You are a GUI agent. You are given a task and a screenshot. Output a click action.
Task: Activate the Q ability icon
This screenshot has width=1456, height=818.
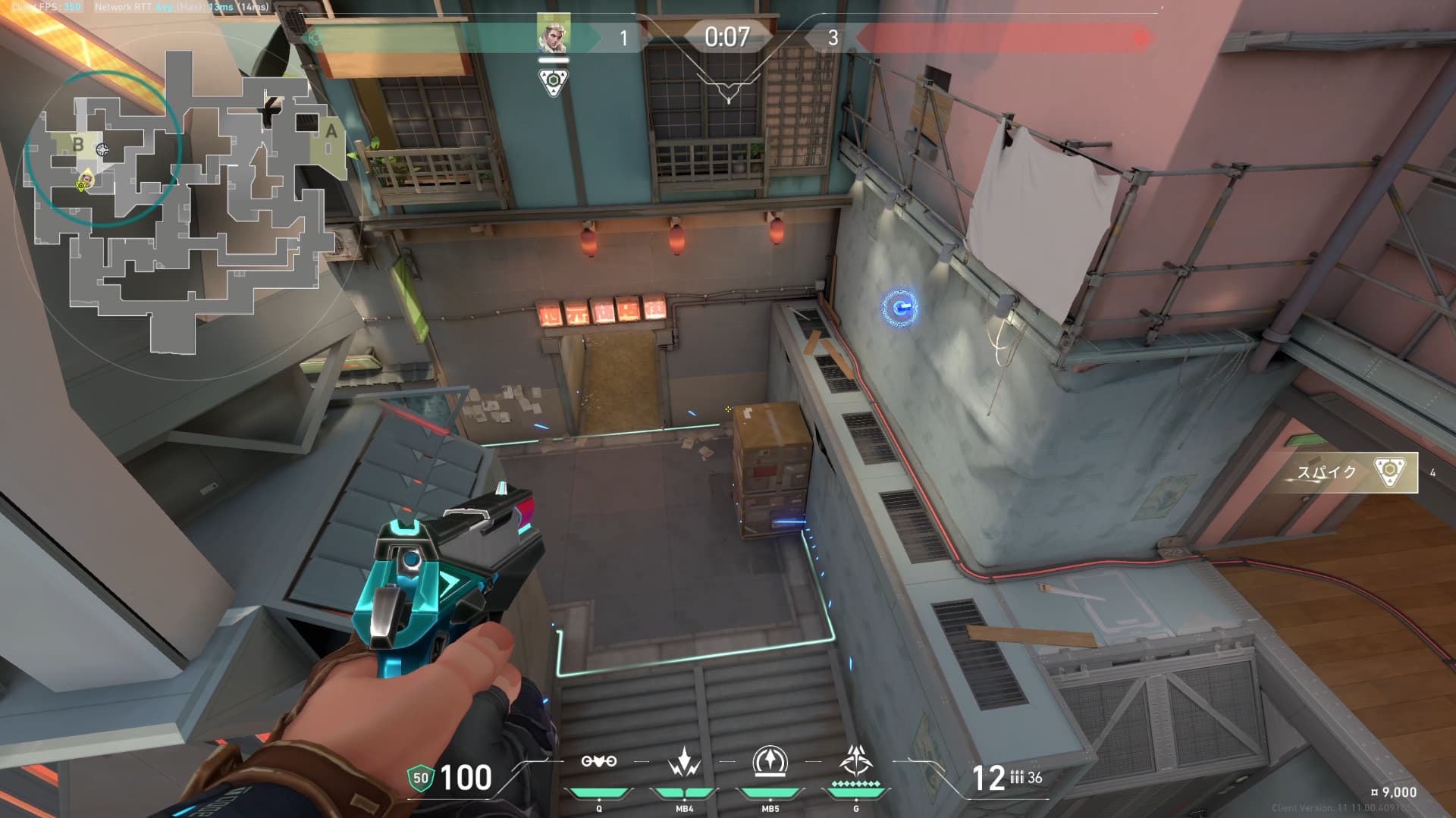(598, 762)
